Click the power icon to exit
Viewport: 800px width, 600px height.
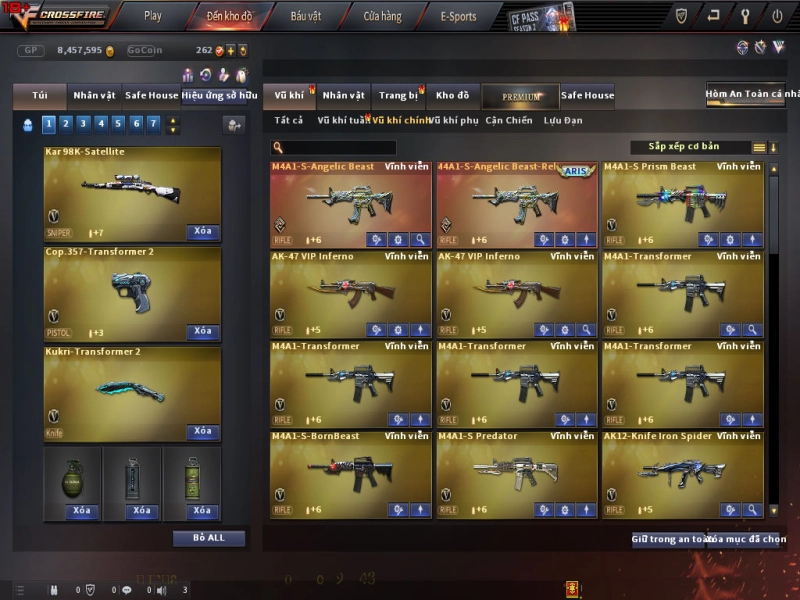click(777, 16)
